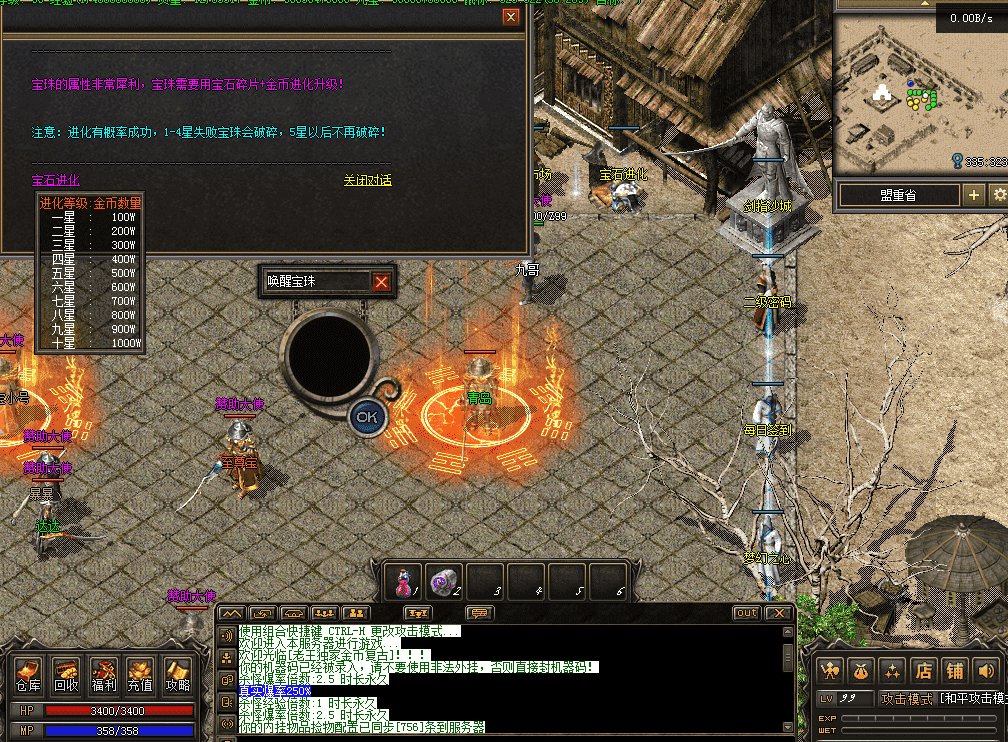Open the 回收 recycling menu

(x=66, y=674)
